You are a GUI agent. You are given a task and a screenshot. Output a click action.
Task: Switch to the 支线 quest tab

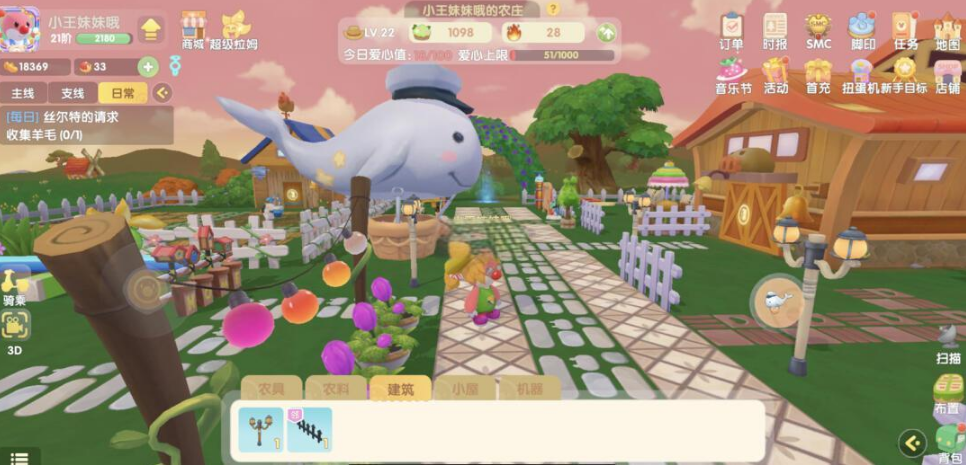coord(73,93)
